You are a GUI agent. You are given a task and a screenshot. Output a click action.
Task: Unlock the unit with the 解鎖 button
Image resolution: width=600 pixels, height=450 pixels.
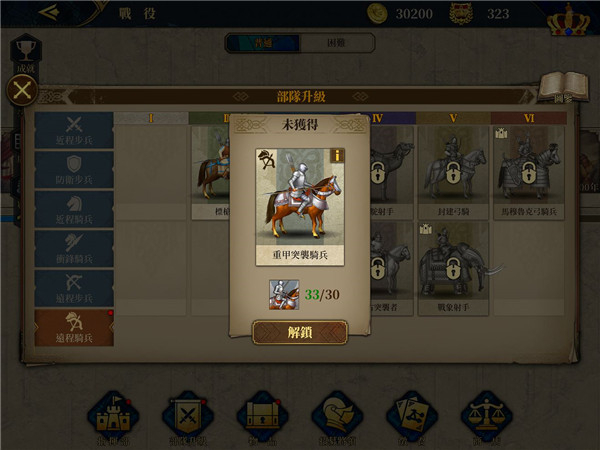(x=300, y=332)
